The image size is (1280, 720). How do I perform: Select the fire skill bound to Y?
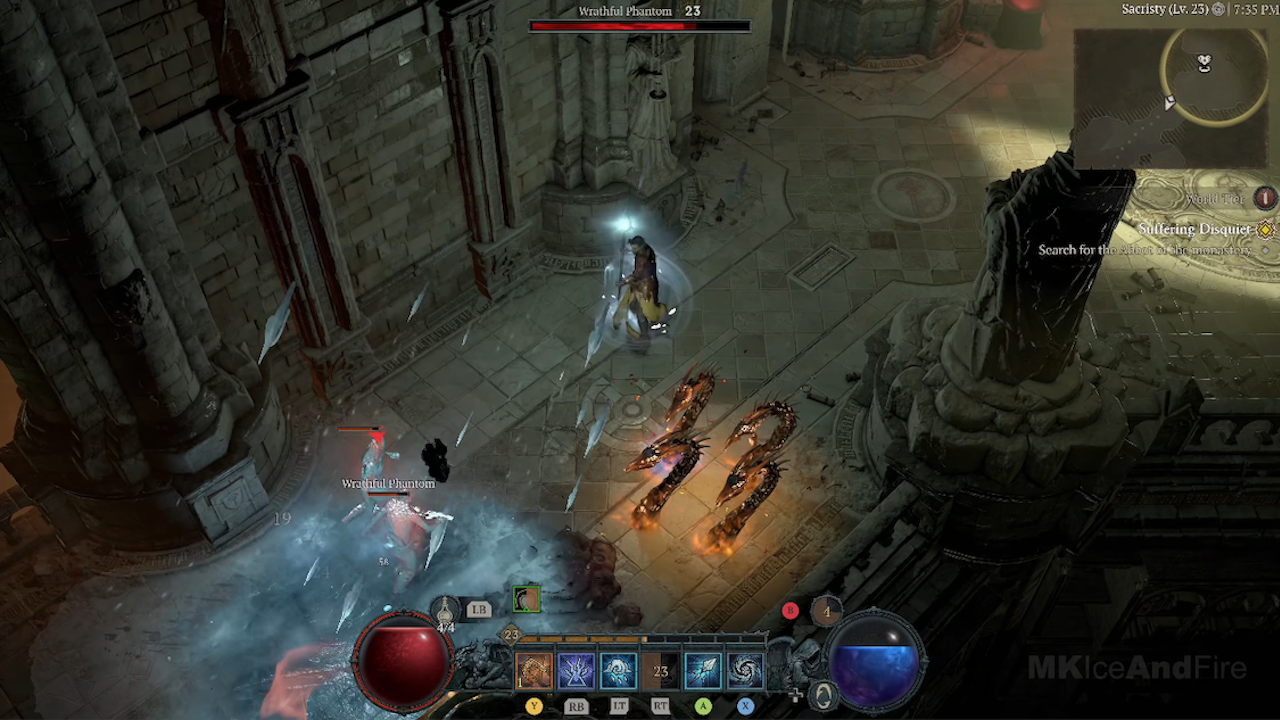pos(532,669)
